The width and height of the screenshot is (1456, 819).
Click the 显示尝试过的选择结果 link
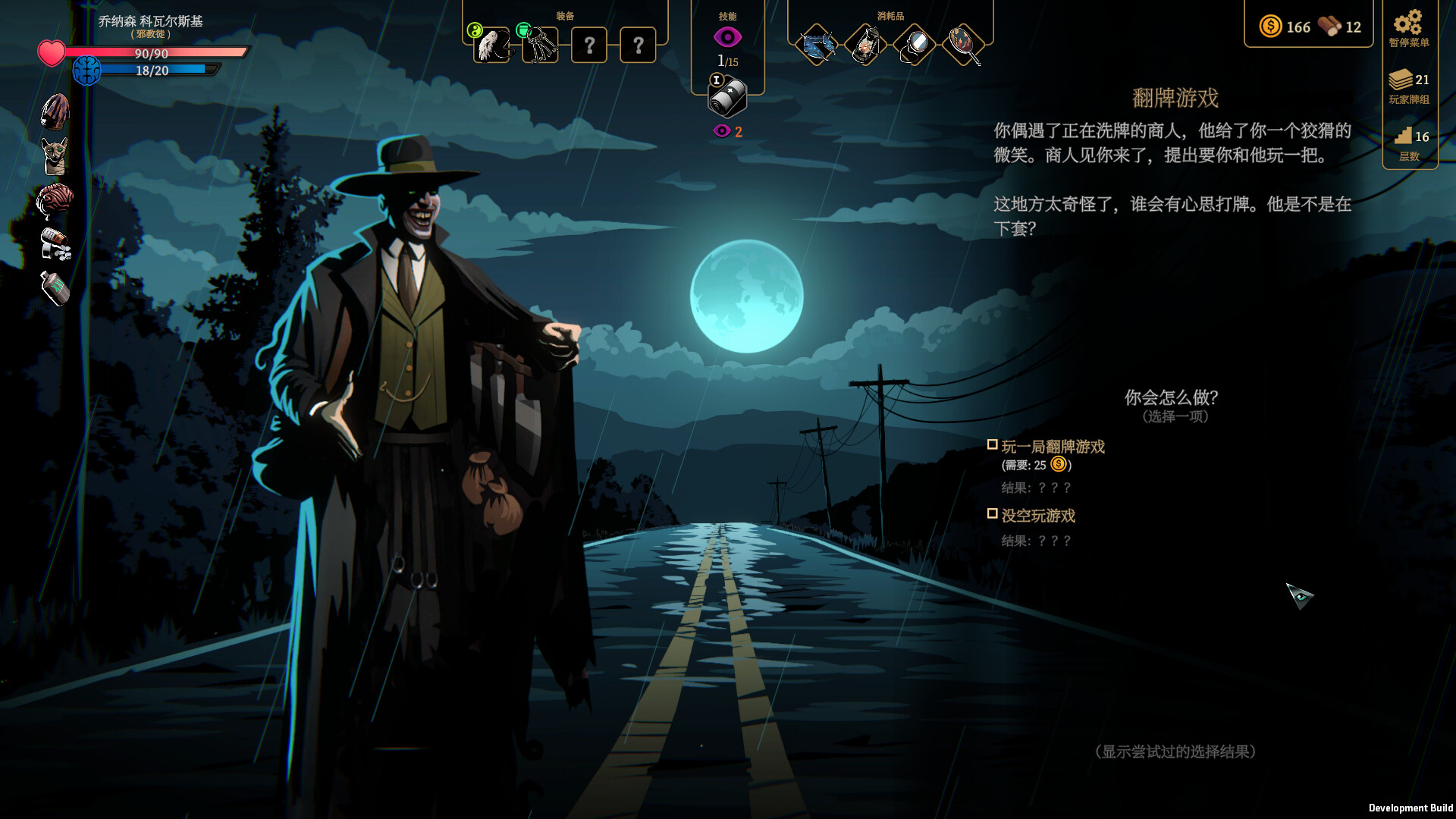point(1178,751)
